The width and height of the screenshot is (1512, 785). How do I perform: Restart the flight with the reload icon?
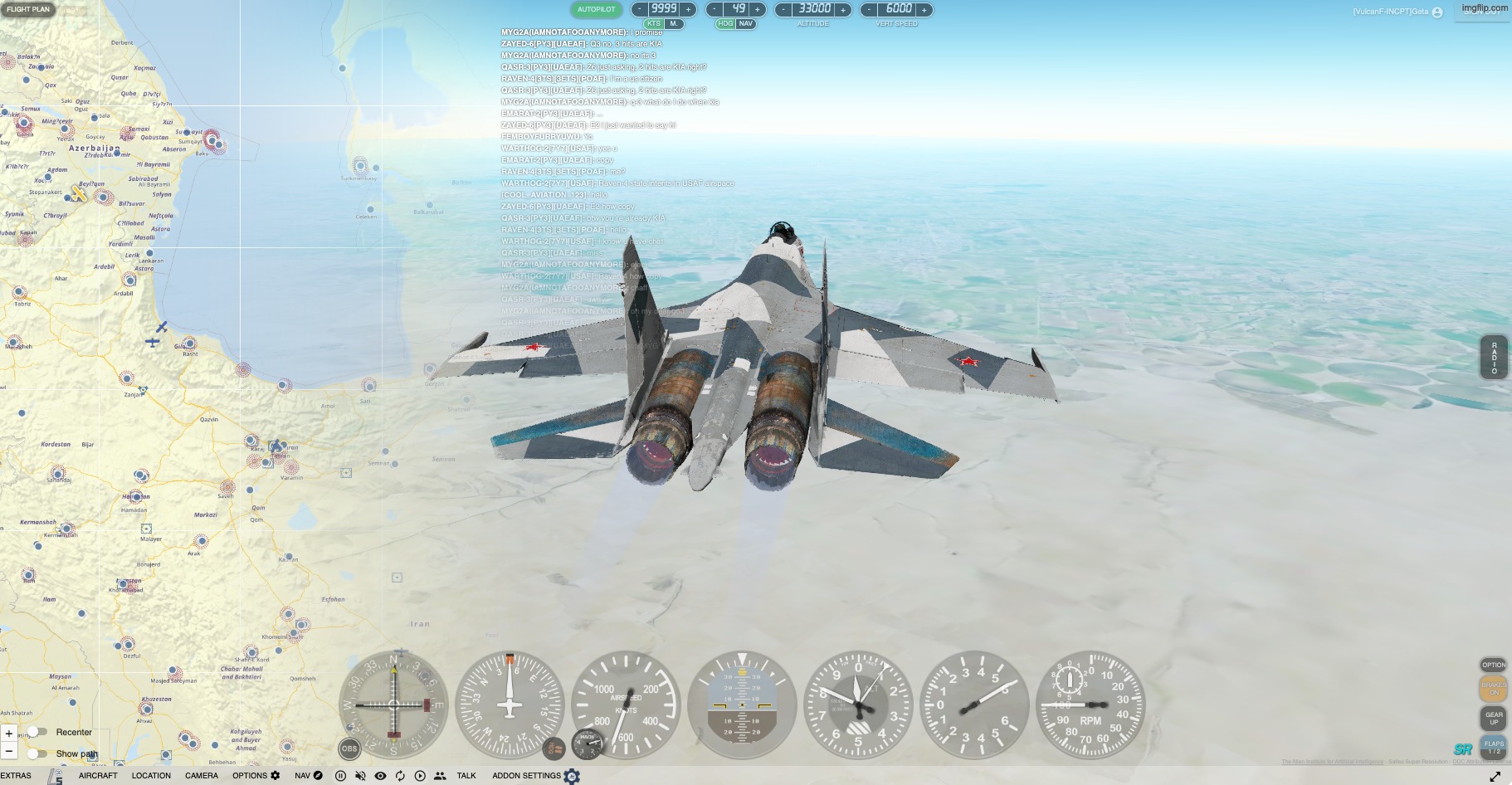tap(400, 775)
